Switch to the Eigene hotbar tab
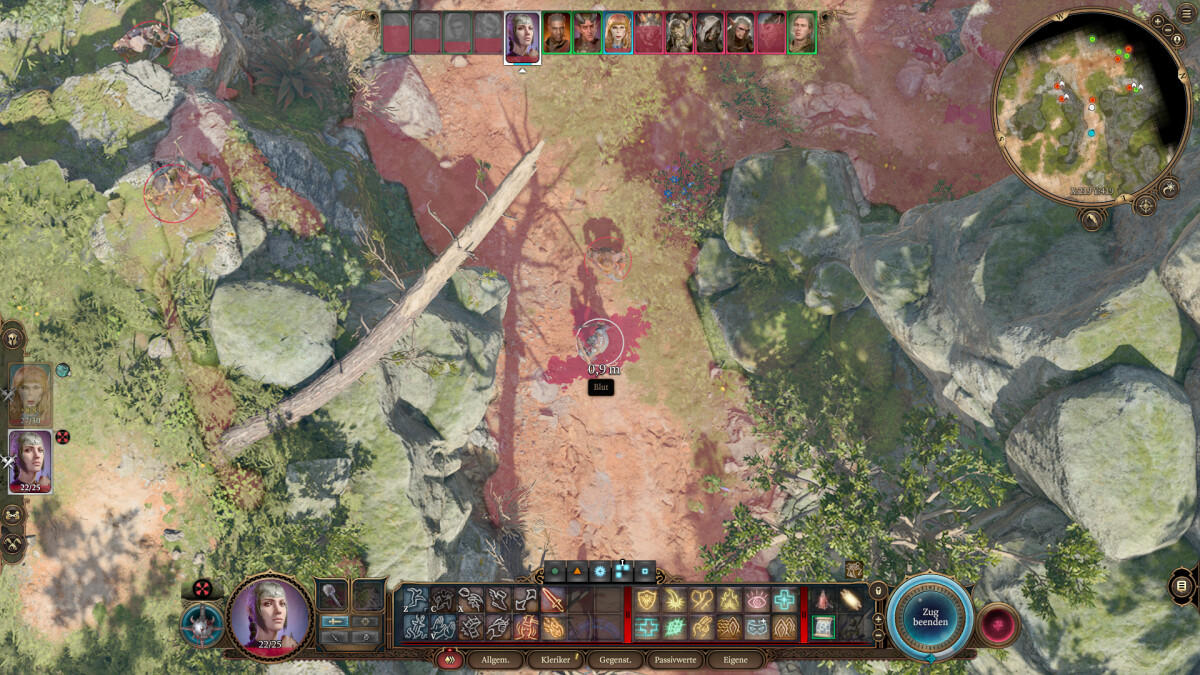The width and height of the screenshot is (1200, 675). tap(734, 660)
